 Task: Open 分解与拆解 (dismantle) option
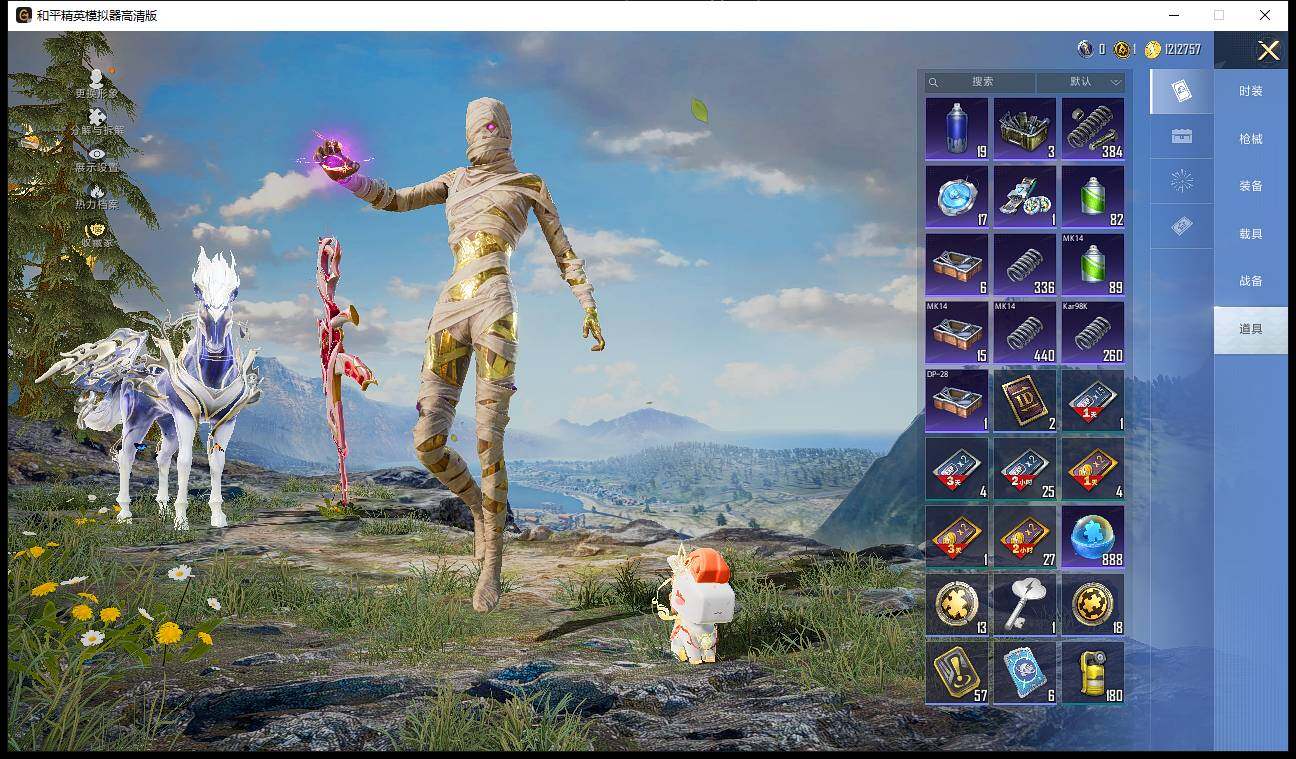click(x=97, y=121)
